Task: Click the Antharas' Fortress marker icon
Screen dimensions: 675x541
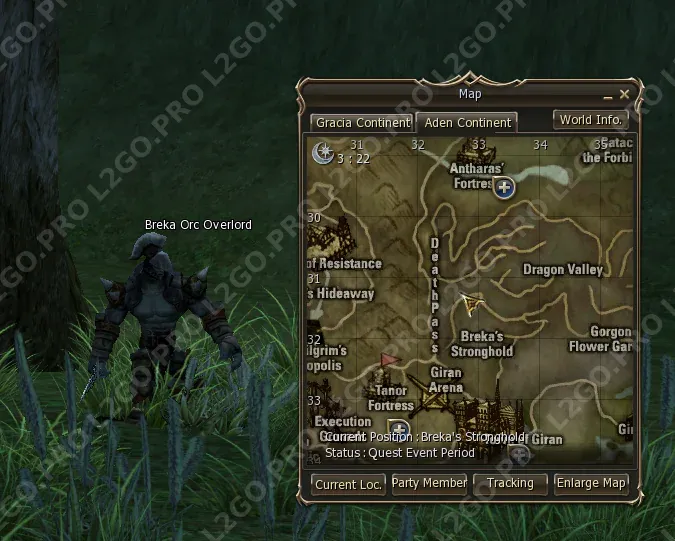Action: 505,186
